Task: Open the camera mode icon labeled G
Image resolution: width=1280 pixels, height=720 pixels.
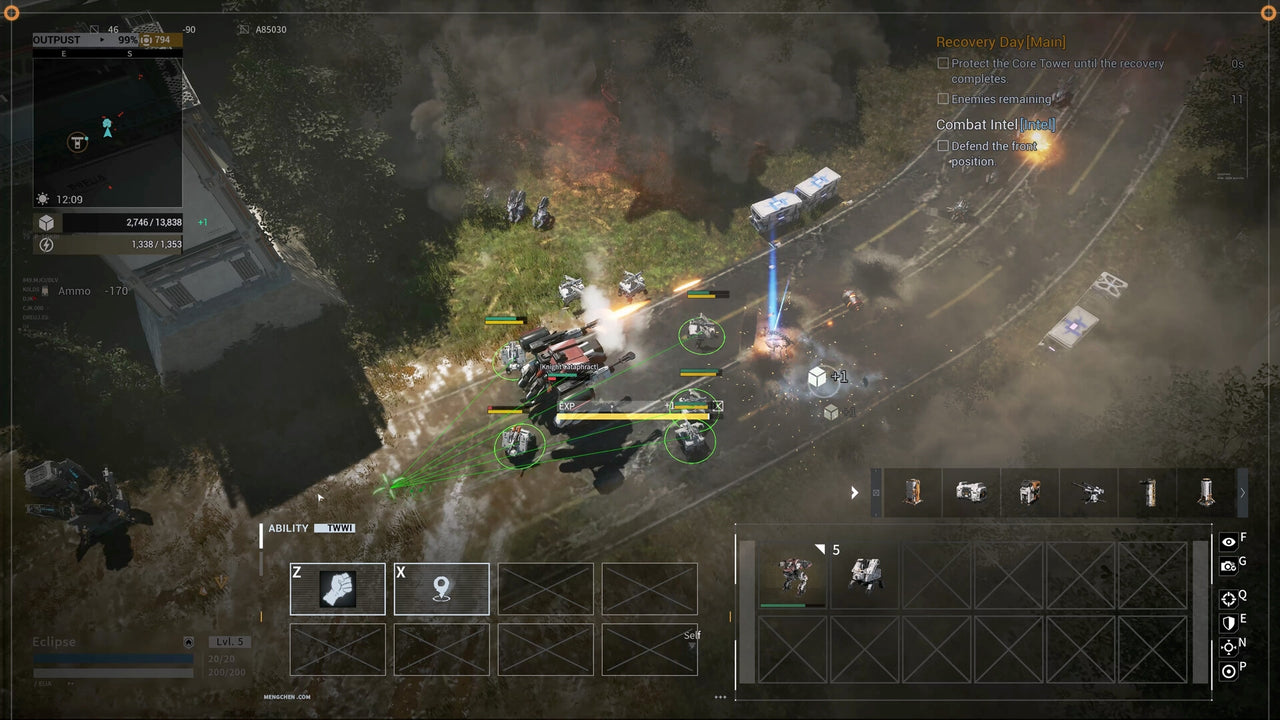Action: coord(1228,565)
